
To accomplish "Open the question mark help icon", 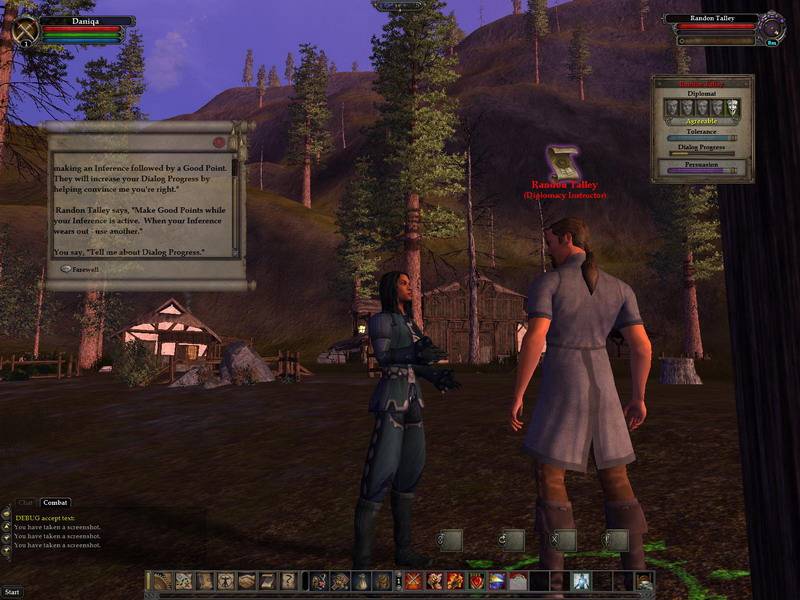I will [x=288, y=581].
